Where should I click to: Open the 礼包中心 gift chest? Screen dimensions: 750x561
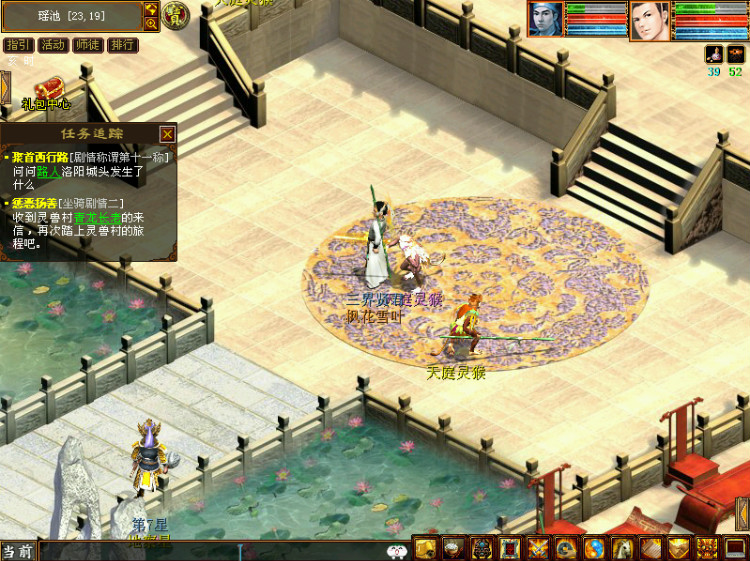tap(48, 88)
